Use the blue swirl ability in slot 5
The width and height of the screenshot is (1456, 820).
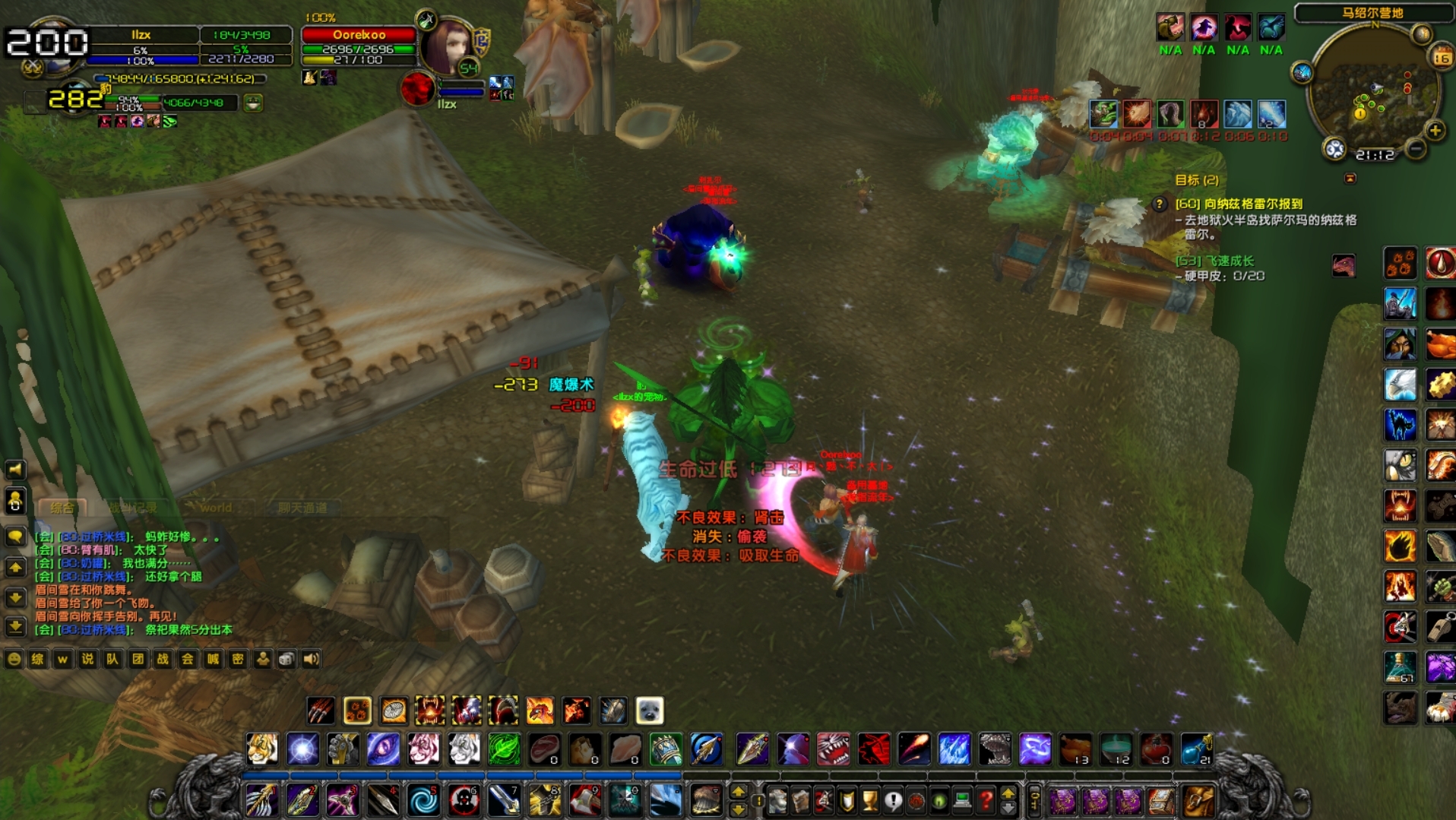click(423, 800)
